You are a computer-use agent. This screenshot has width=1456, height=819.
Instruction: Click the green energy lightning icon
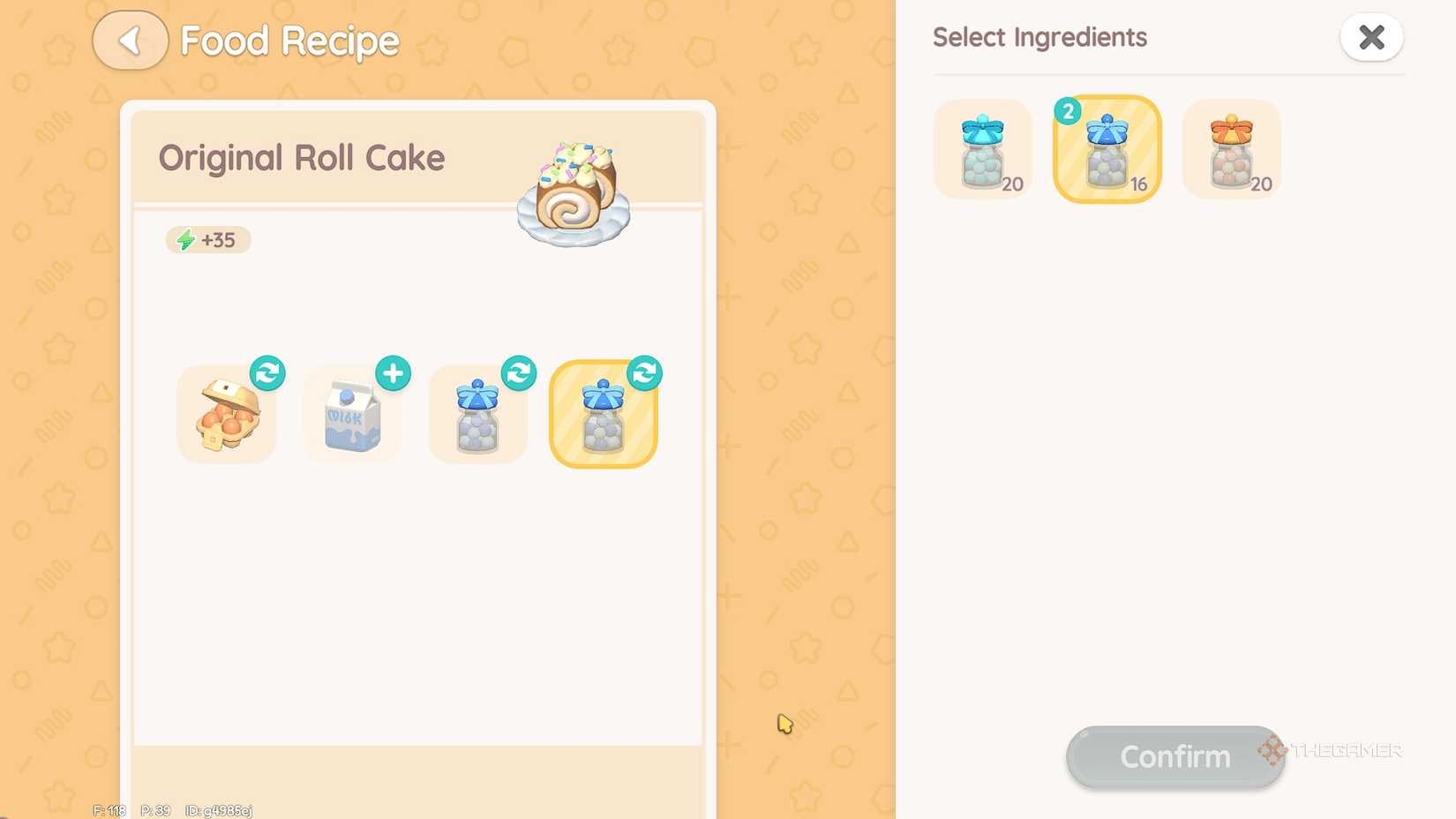click(x=184, y=239)
